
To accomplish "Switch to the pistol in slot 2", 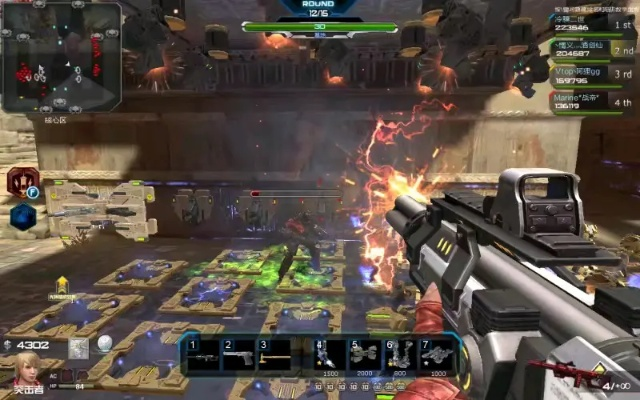I will coord(238,356).
